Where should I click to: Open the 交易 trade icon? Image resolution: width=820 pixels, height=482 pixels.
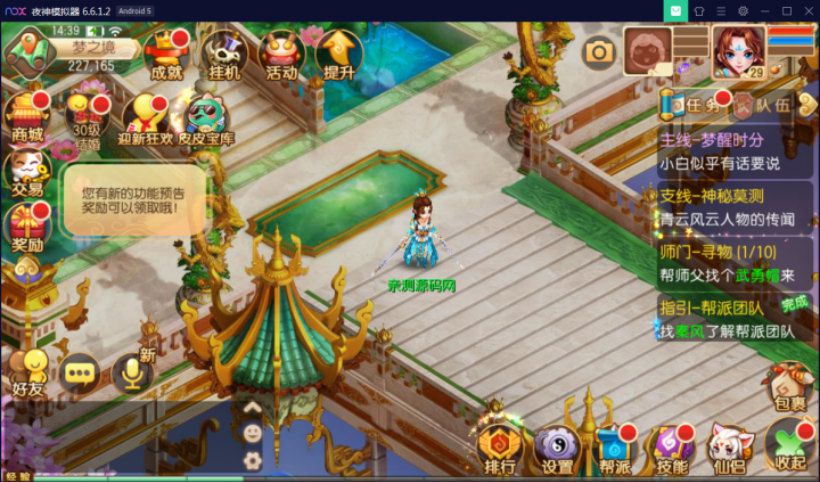point(27,172)
